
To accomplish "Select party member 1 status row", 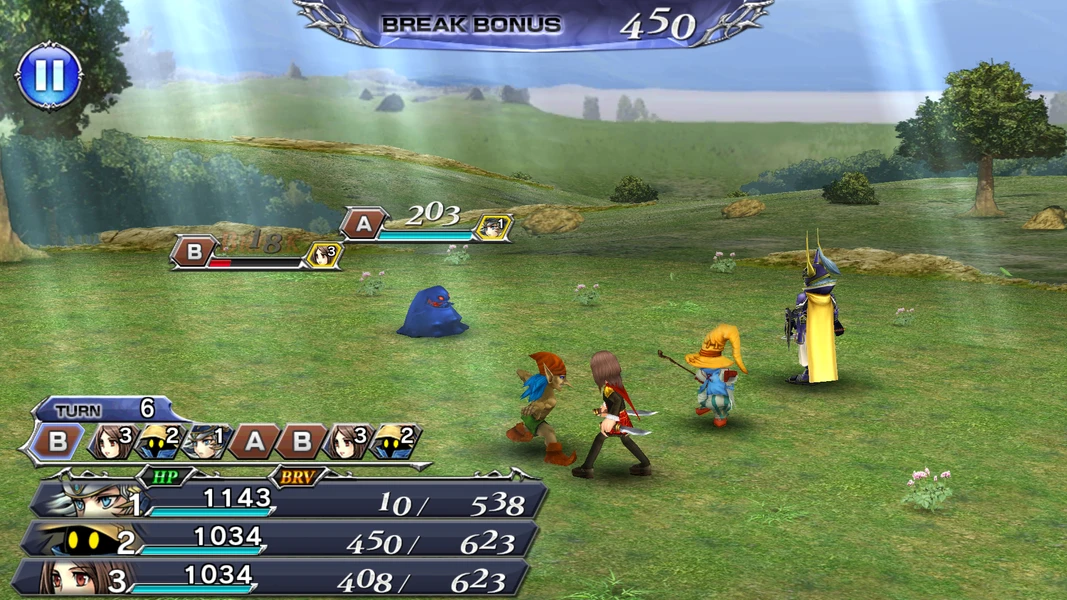I will [x=290, y=501].
